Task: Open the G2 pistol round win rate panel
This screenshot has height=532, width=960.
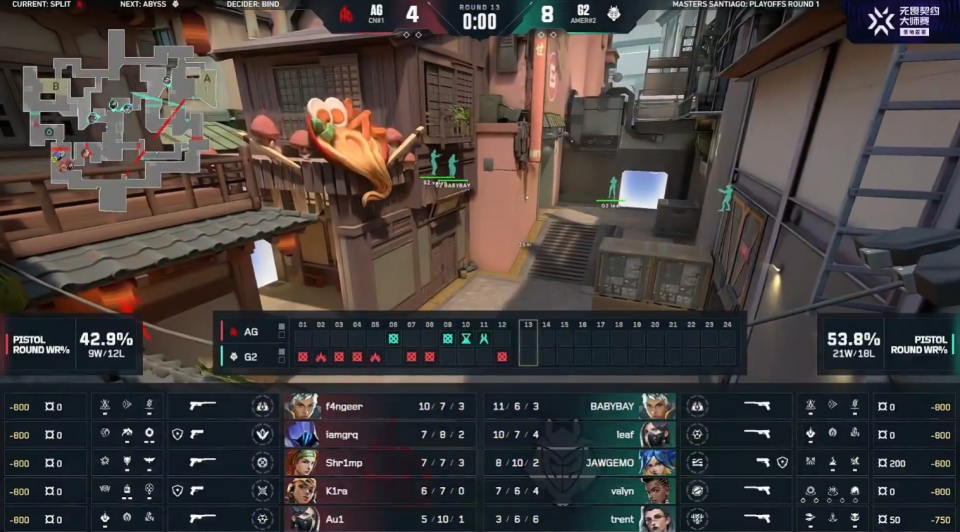Action: click(885, 343)
